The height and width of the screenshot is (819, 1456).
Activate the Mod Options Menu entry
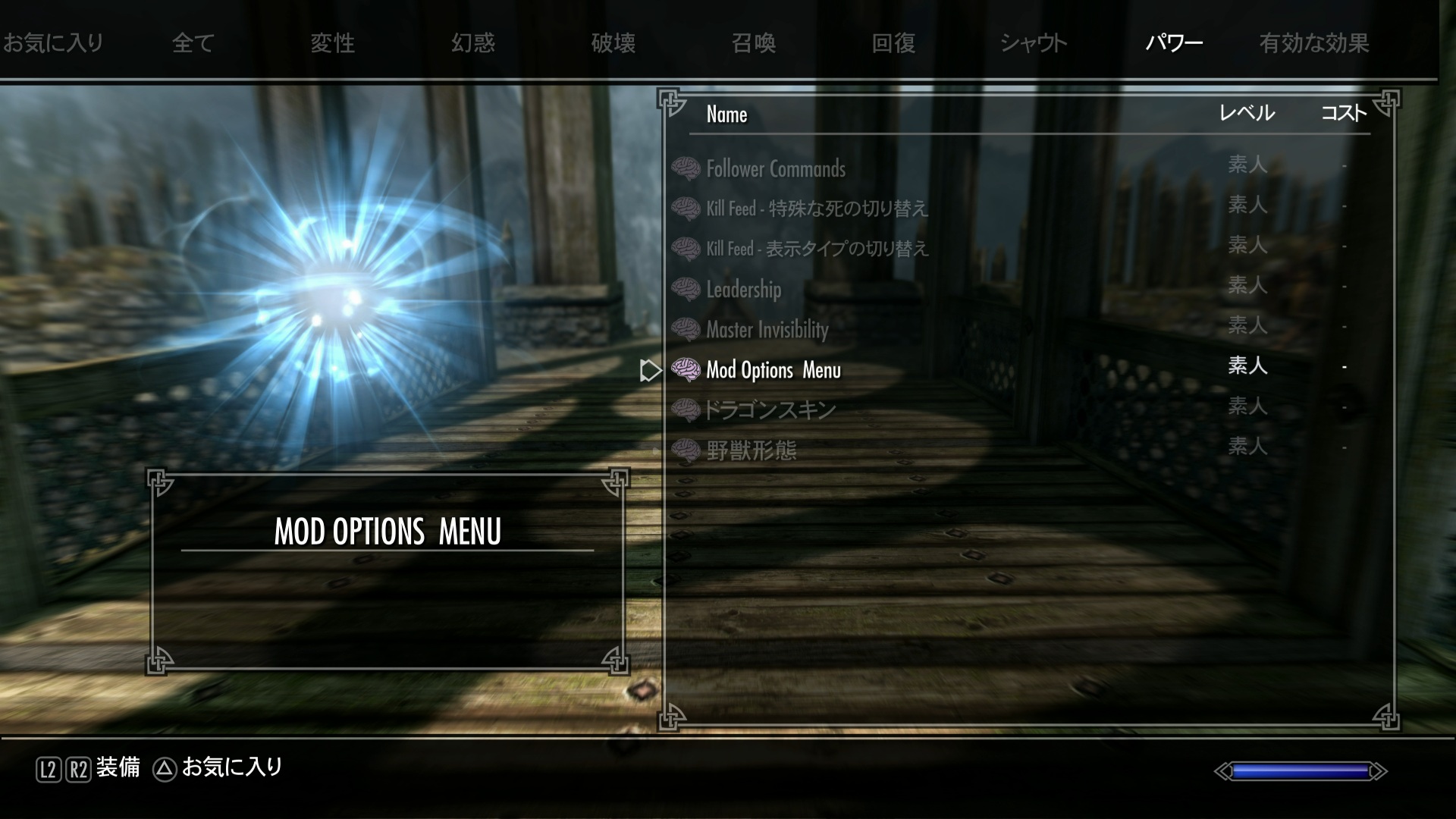(773, 370)
